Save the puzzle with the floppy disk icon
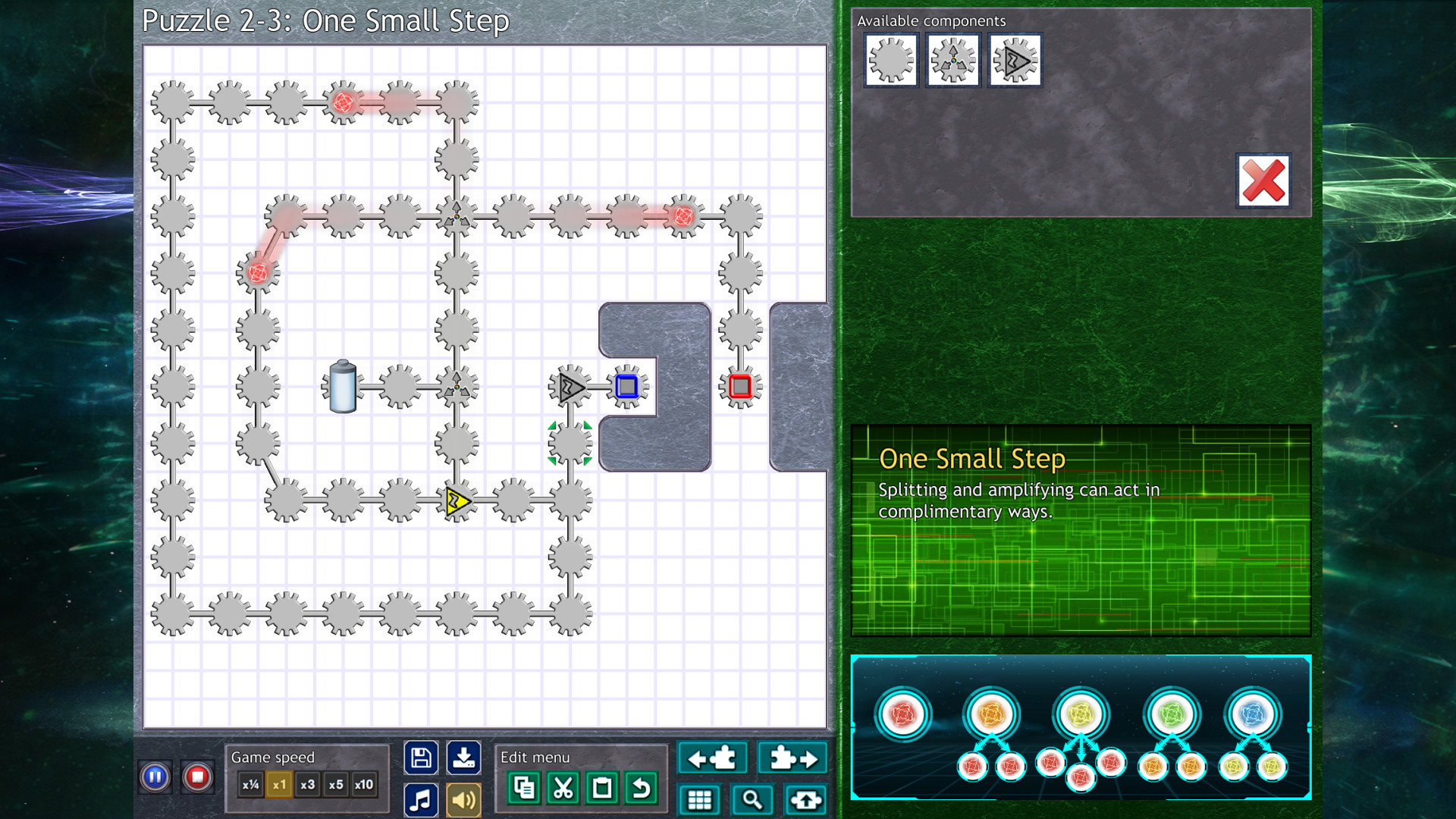 [421, 757]
